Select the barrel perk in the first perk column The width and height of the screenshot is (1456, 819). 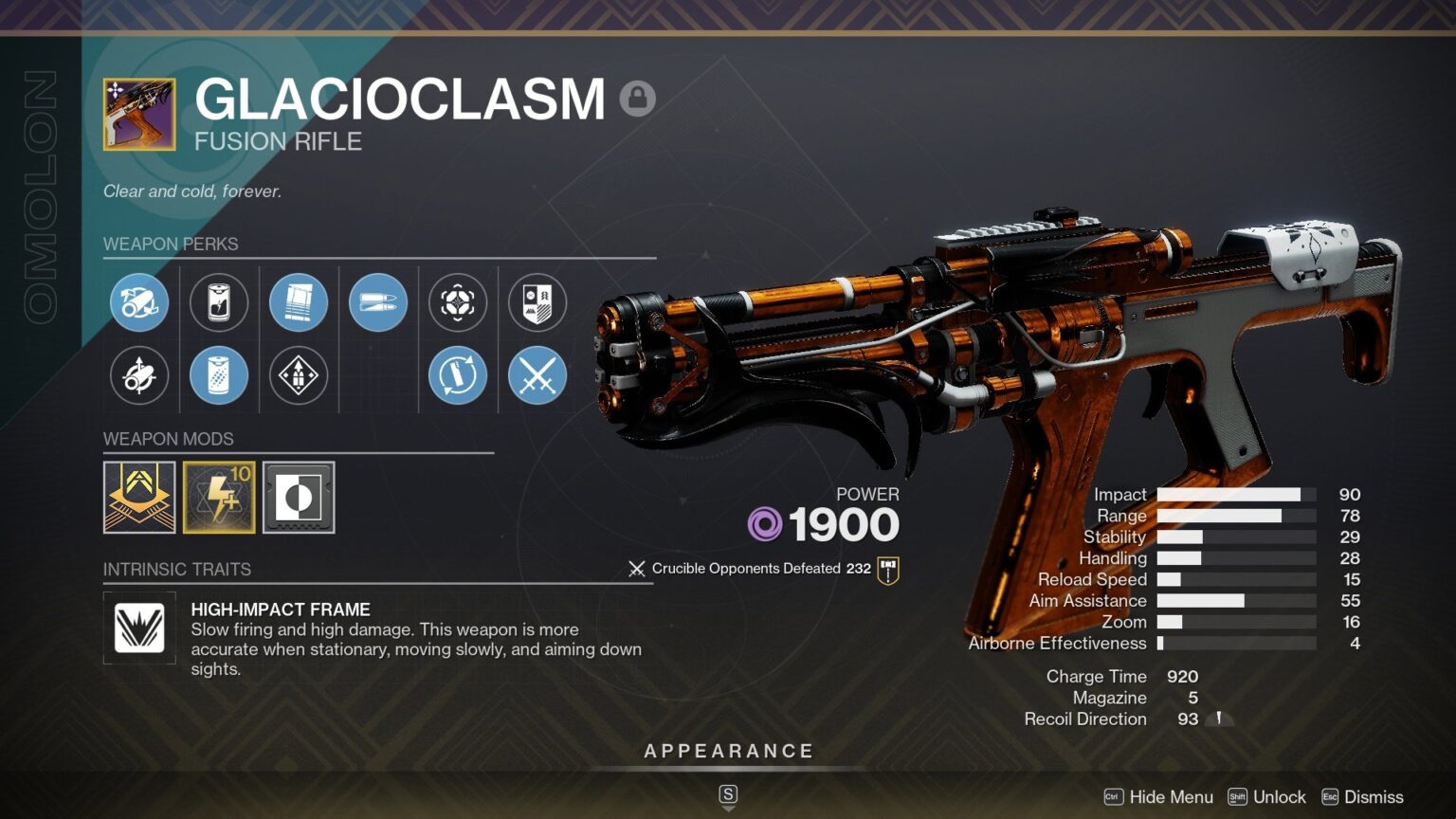coord(139,302)
